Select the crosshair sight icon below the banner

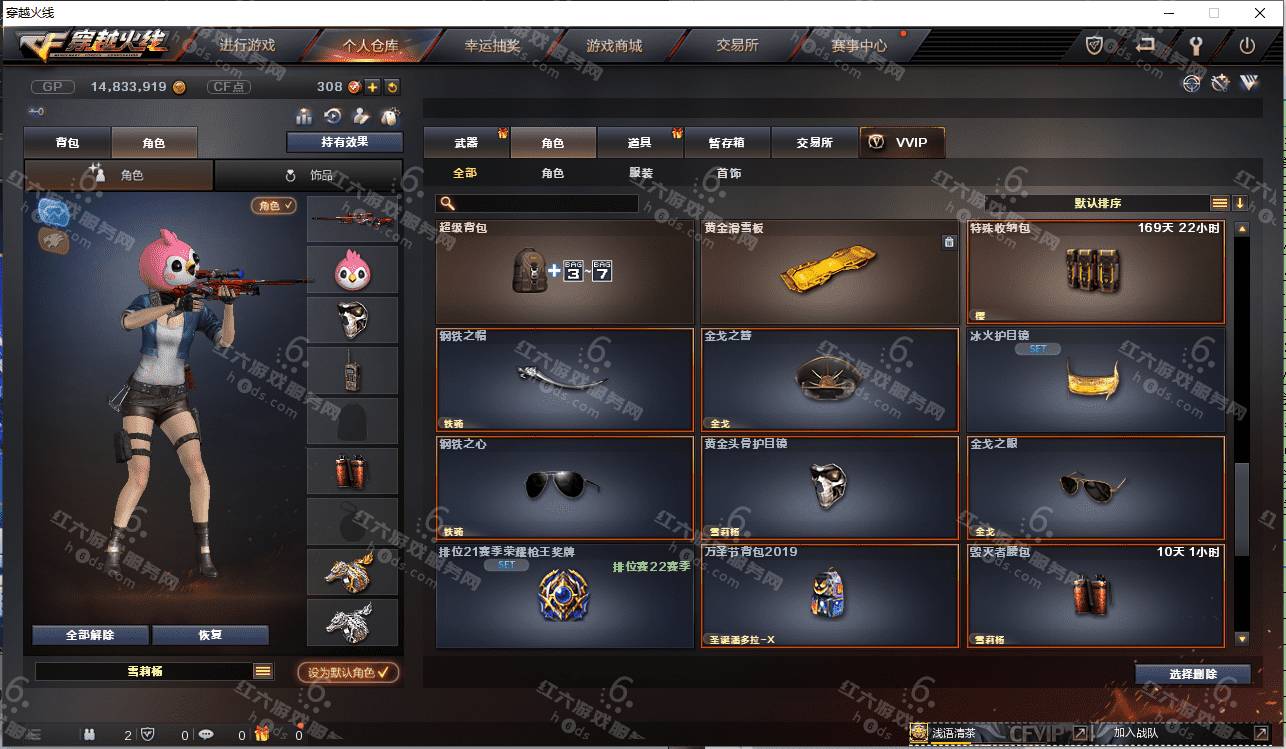[1190, 84]
